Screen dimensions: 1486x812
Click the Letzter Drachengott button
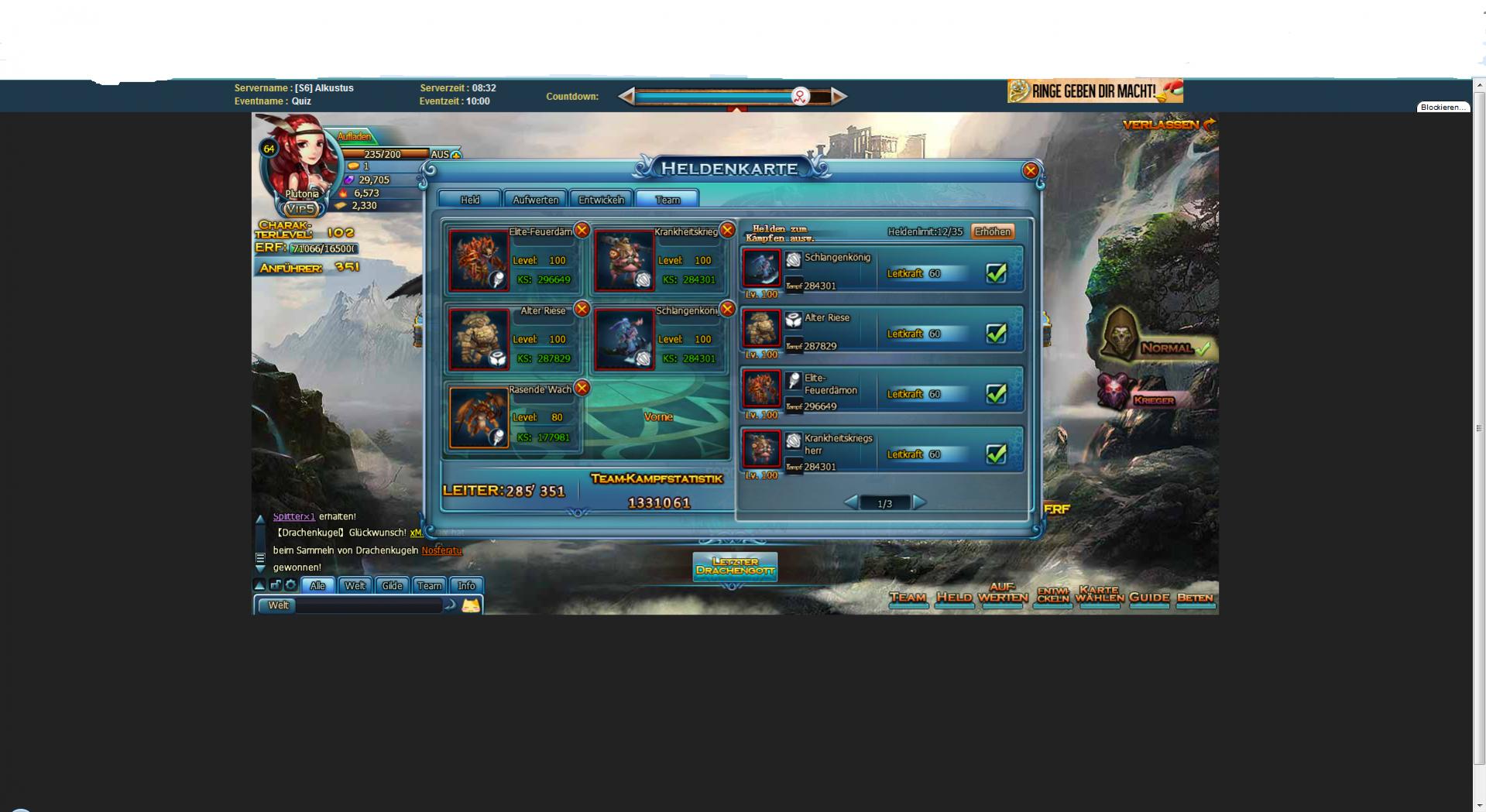[735, 566]
